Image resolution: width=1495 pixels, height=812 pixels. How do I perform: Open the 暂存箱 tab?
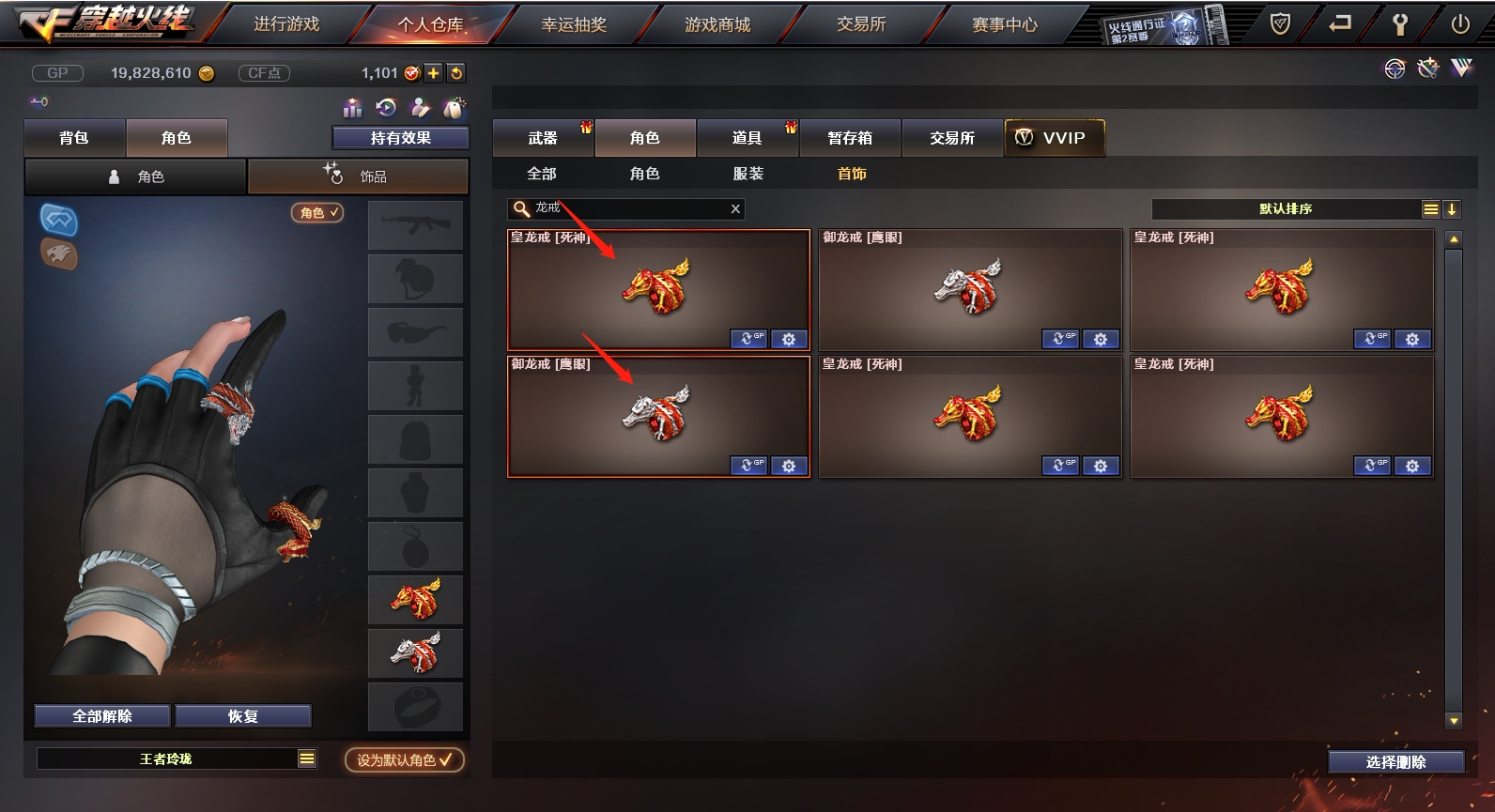(x=850, y=138)
